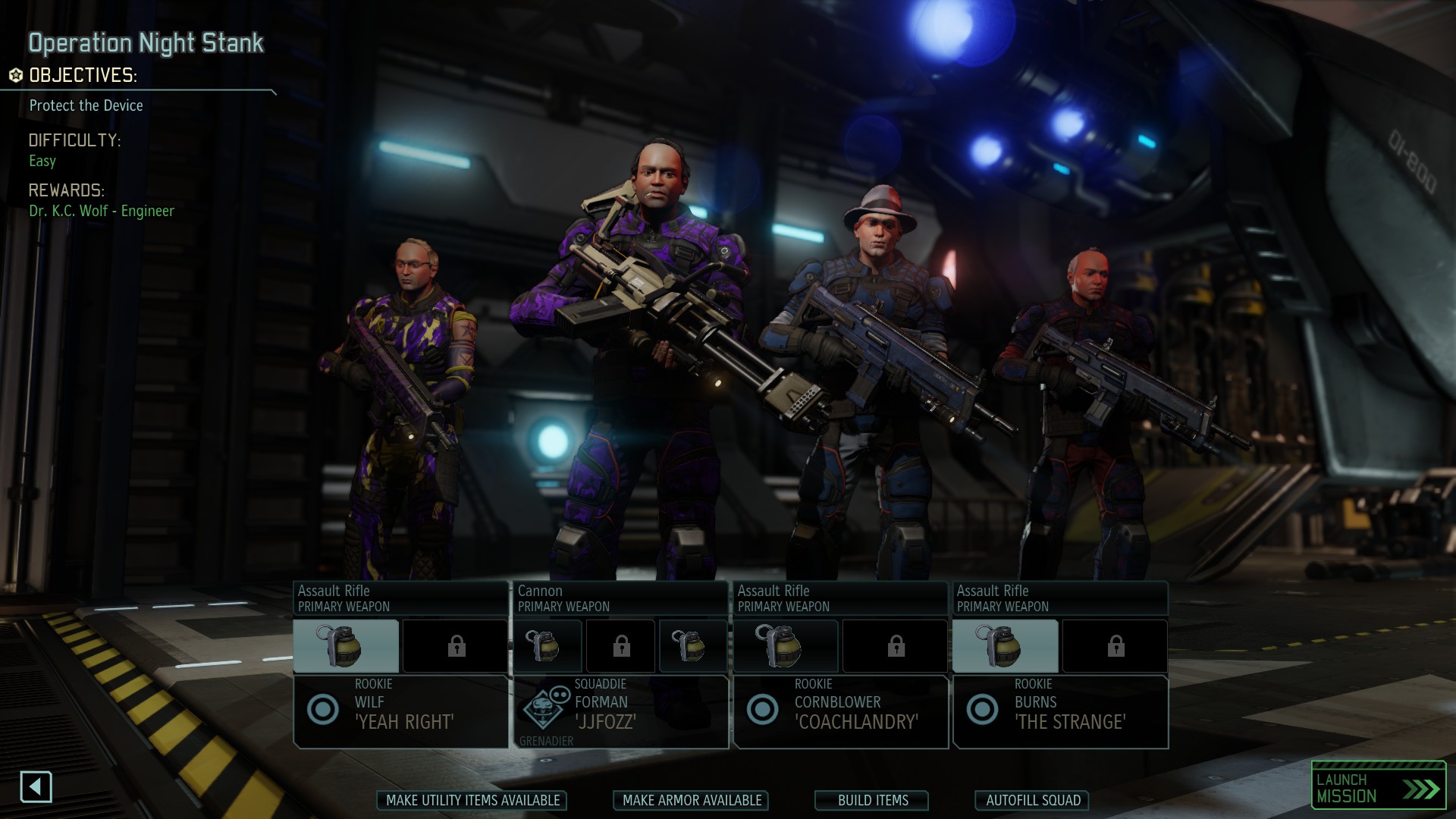1456x819 pixels.
Task: Select rookie Wilf 'Yeah Right' soldier panel
Action: (401, 711)
